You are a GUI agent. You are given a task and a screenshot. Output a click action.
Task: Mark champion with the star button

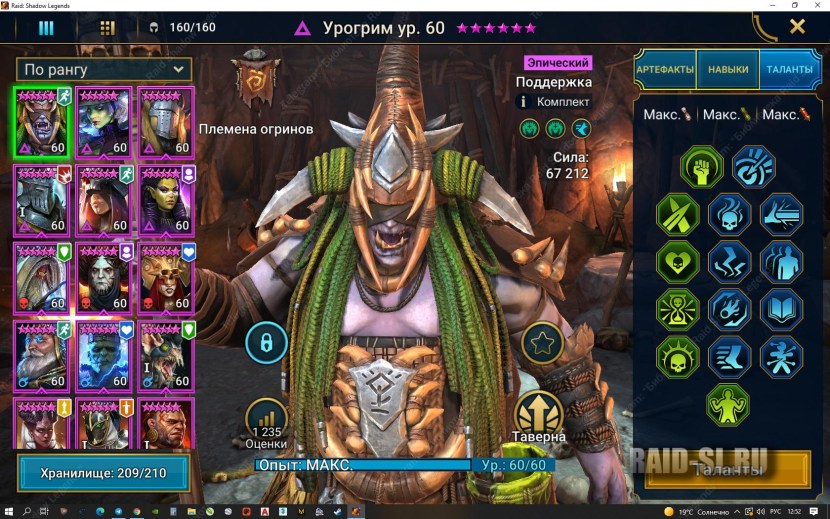544,344
